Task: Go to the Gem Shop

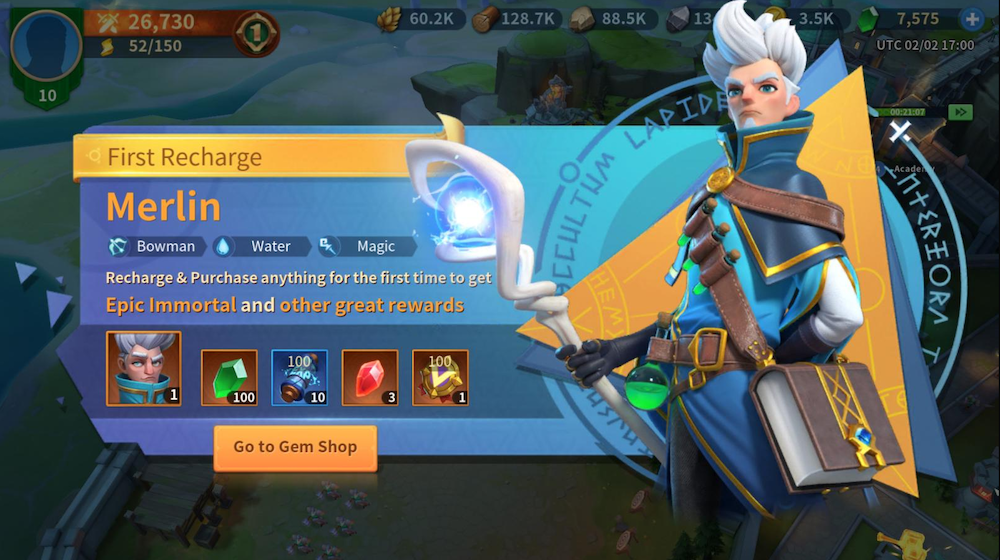Action: [295, 447]
